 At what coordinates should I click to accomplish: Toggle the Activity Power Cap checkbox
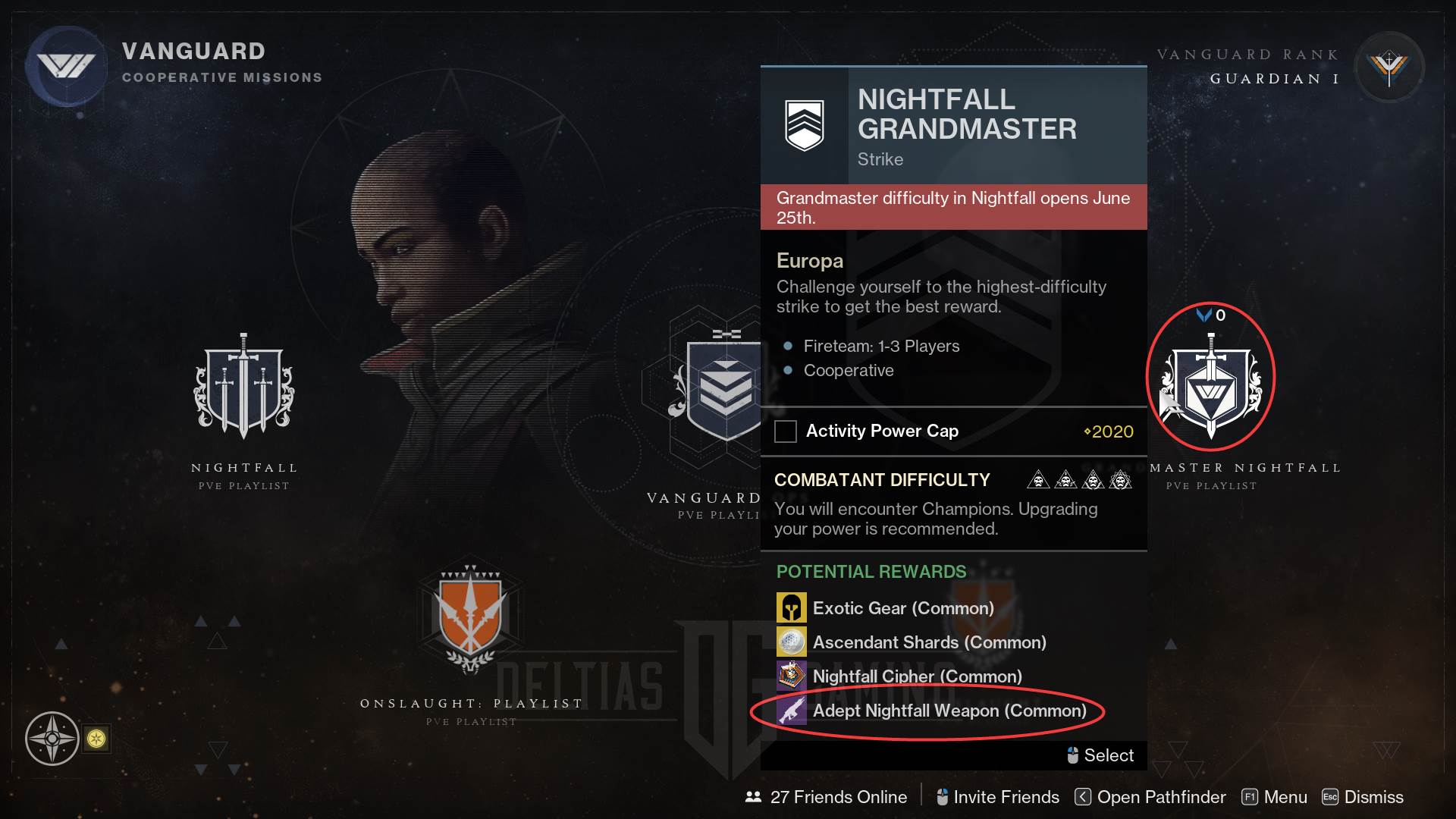pyautogui.click(x=786, y=431)
